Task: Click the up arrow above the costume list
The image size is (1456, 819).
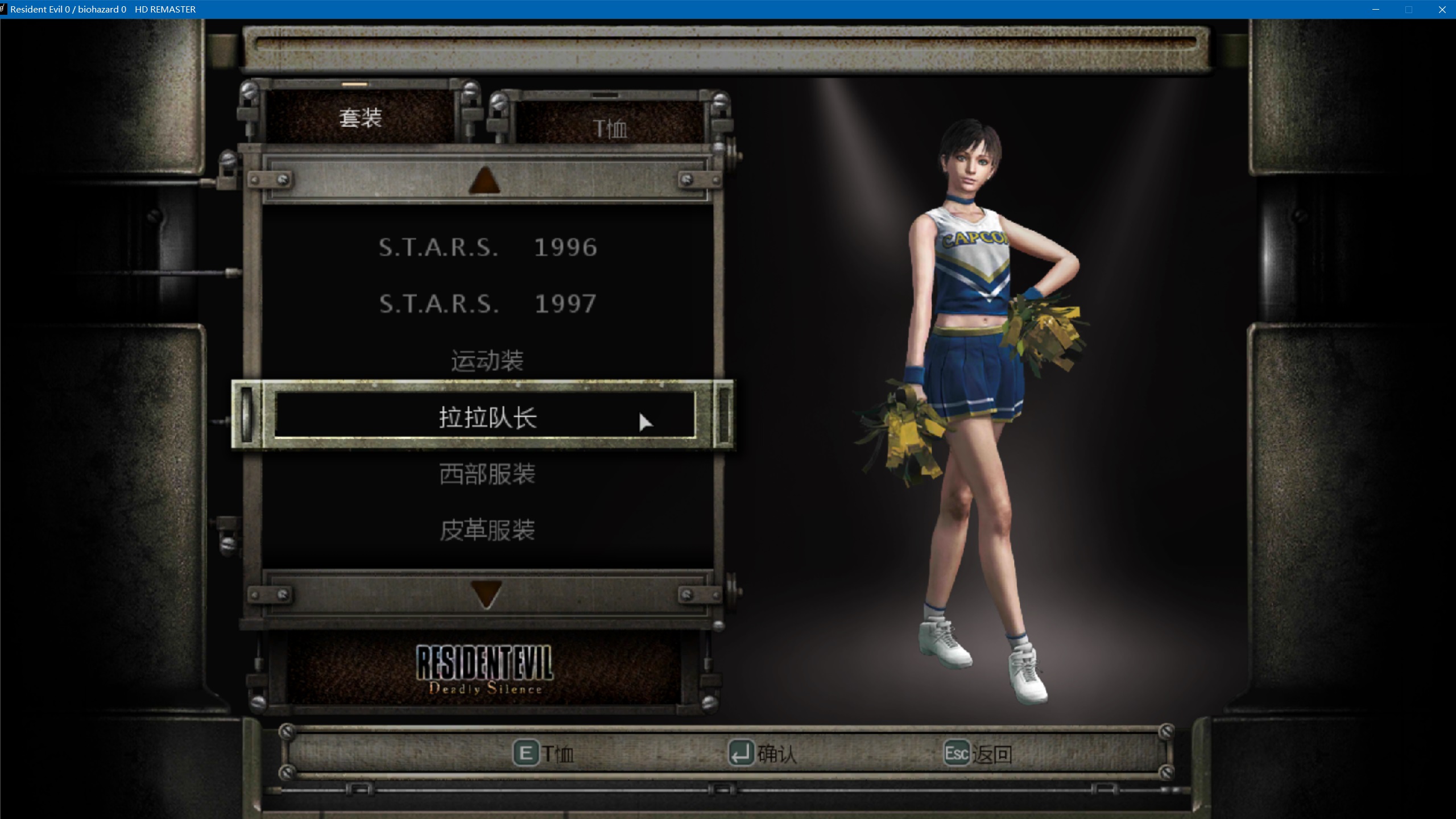Action: 485,180
